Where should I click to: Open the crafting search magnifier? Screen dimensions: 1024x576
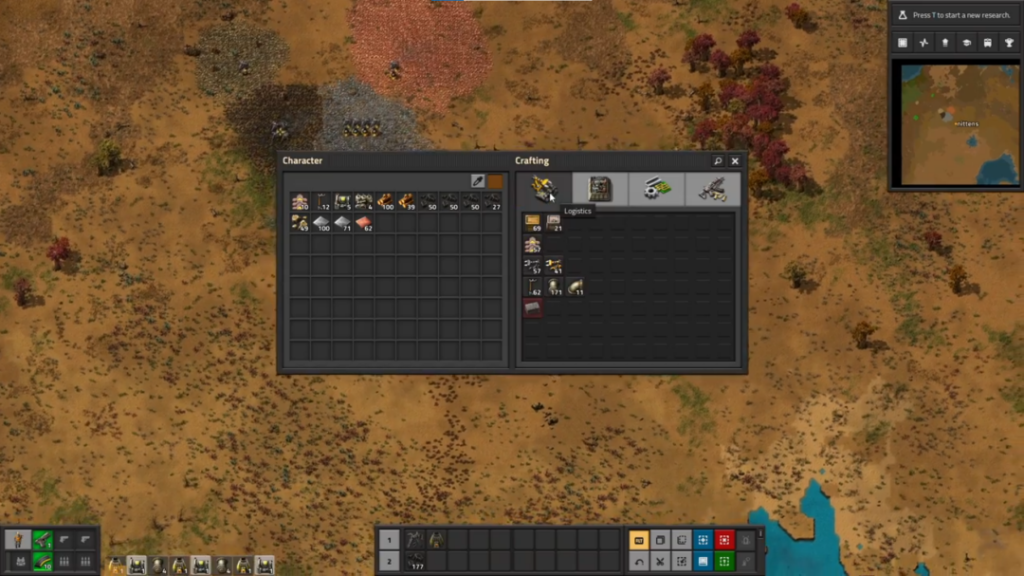pyautogui.click(x=718, y=161)
